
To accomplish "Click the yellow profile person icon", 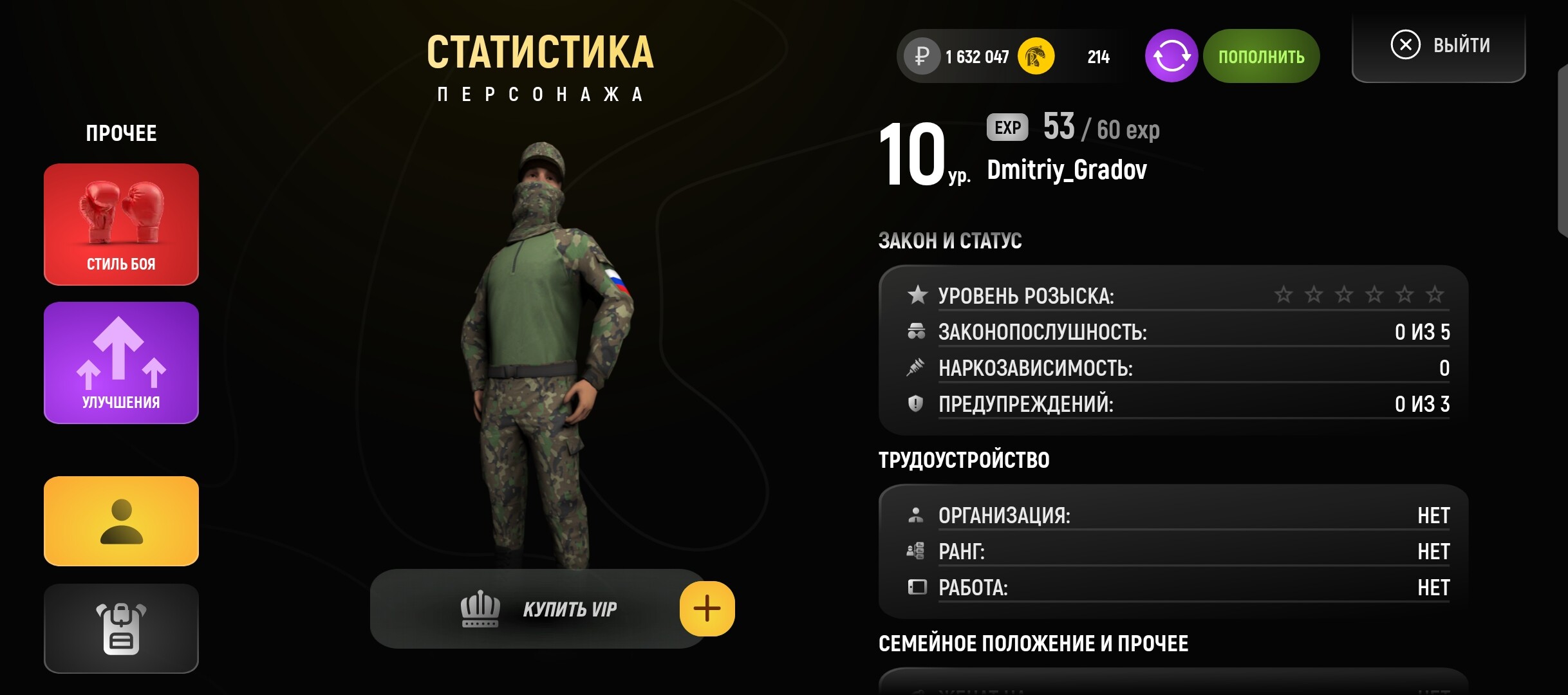I will (121, 521).
